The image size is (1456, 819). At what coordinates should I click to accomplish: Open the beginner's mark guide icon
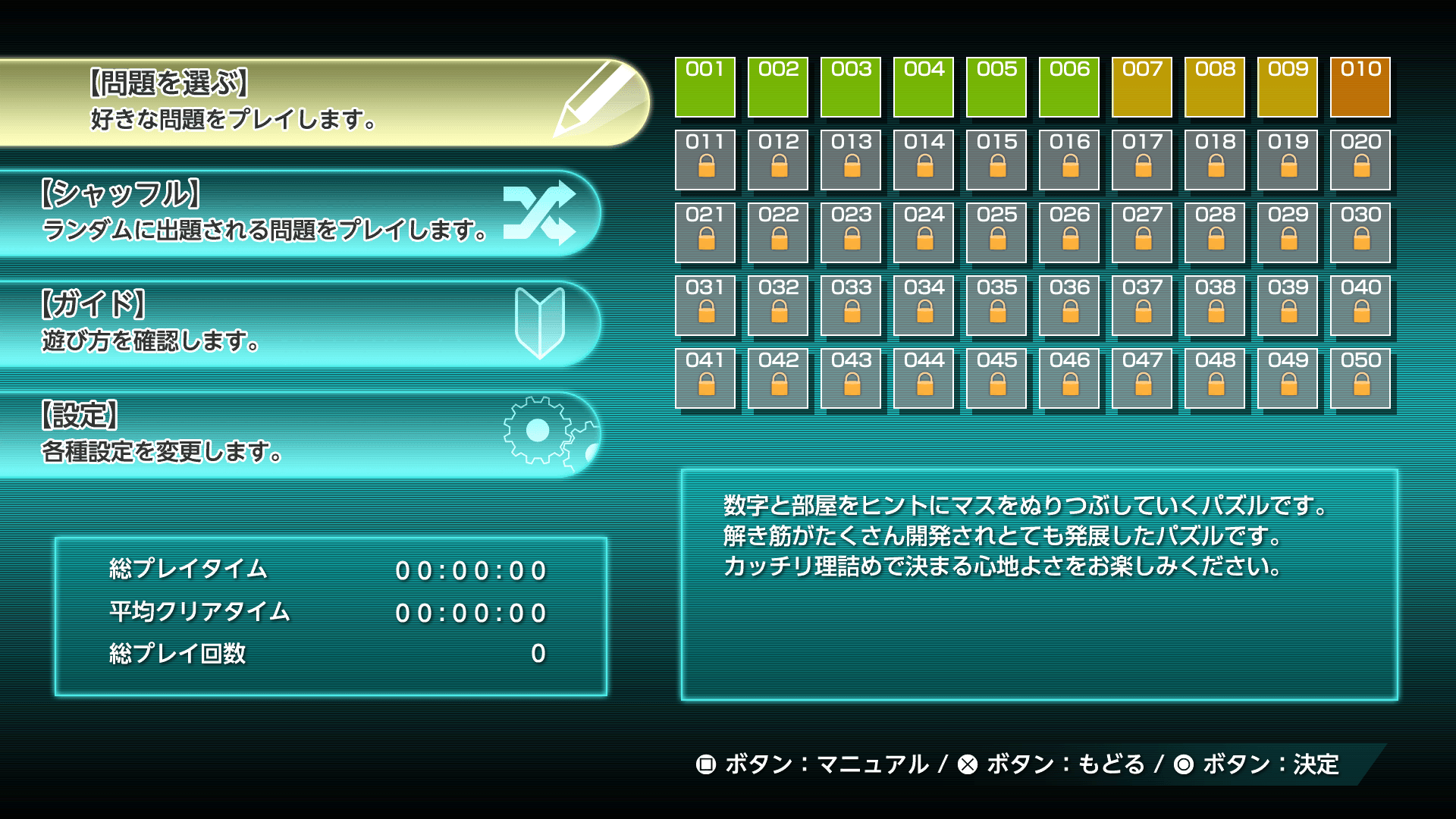pyautogui.click(x=542, y=322)
